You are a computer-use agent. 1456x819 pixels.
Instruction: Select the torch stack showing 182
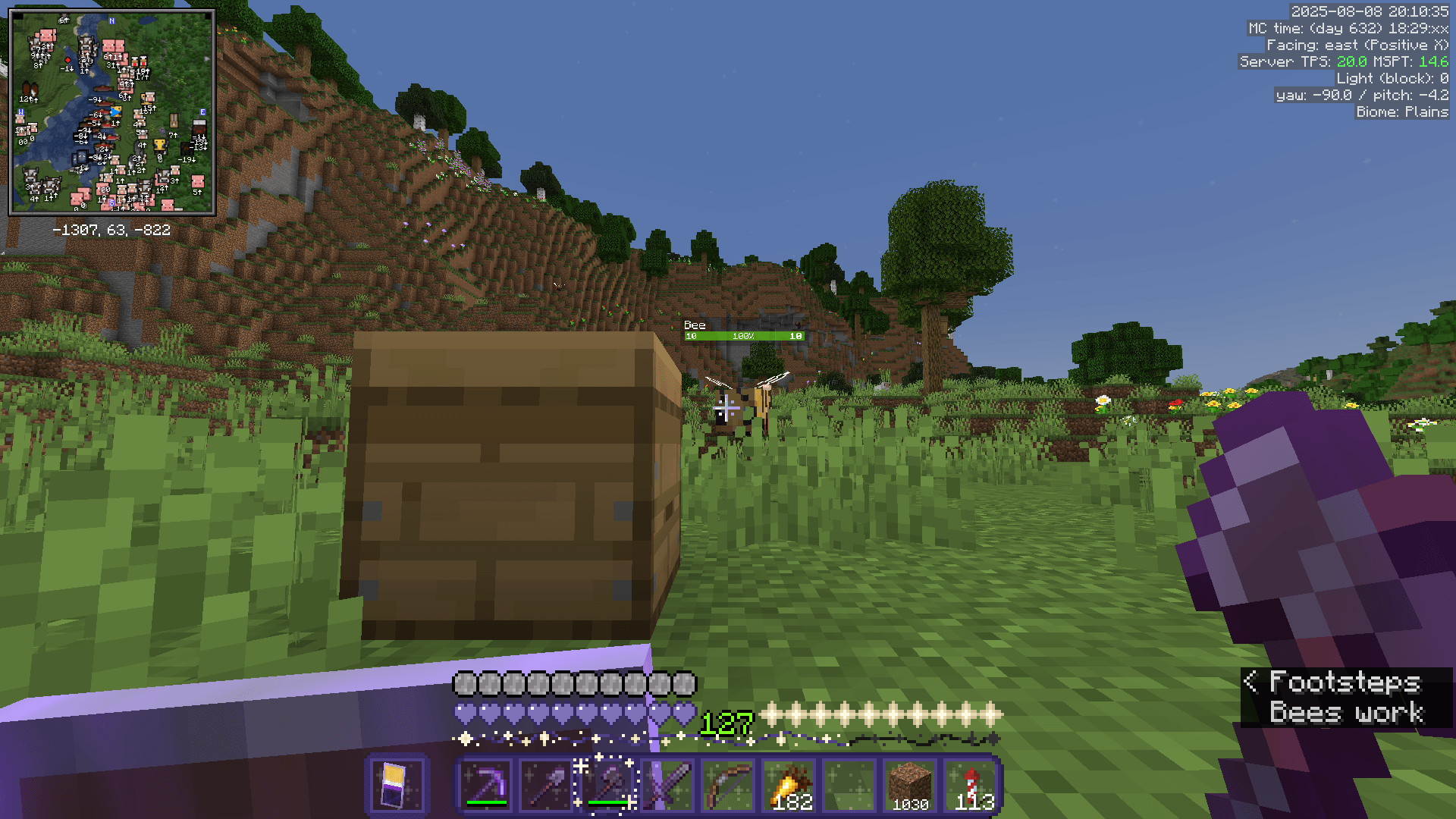(x=788, y=786)
